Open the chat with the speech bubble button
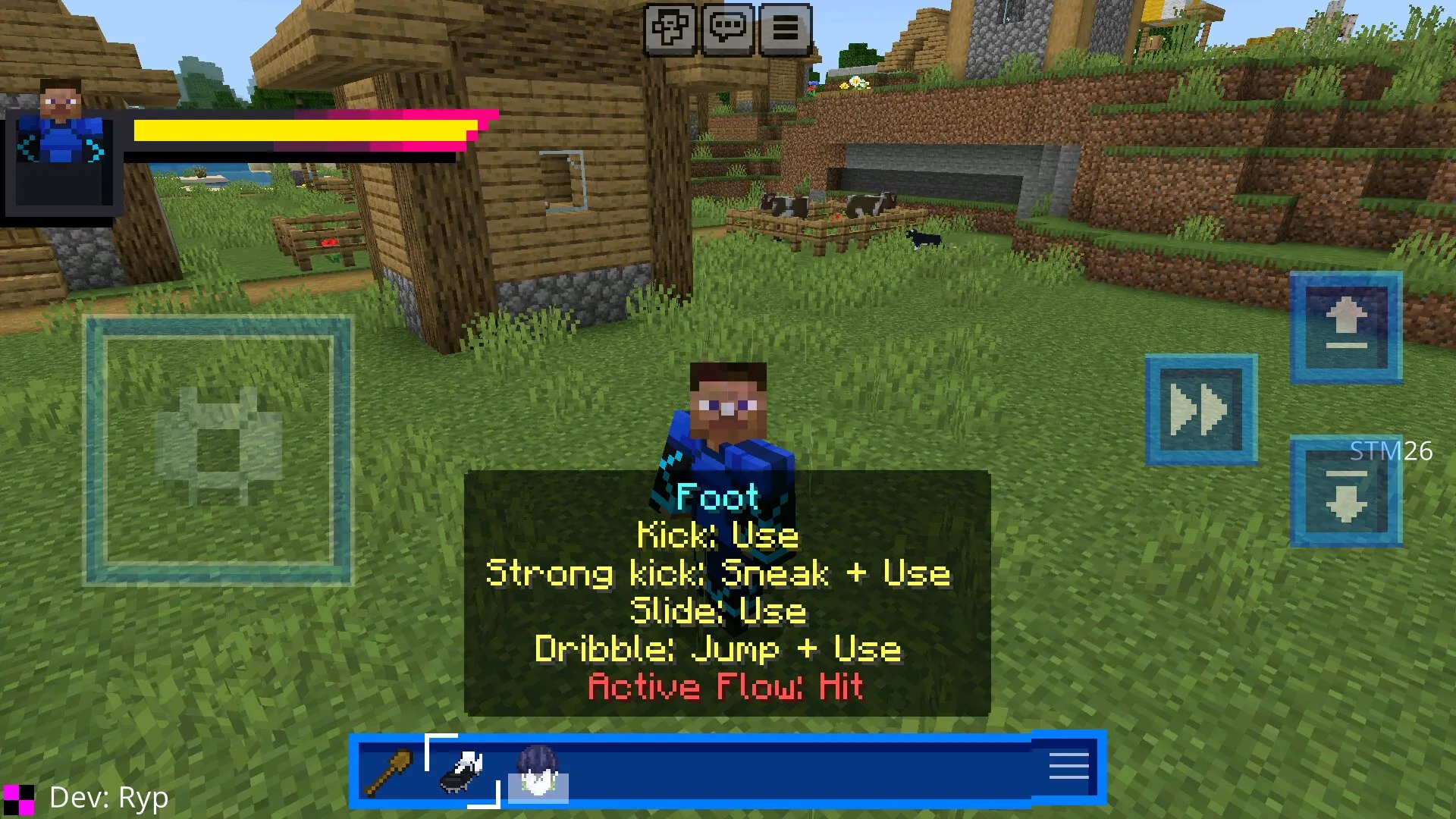Screen dimensions: 1456x819 tap(728, 30)
